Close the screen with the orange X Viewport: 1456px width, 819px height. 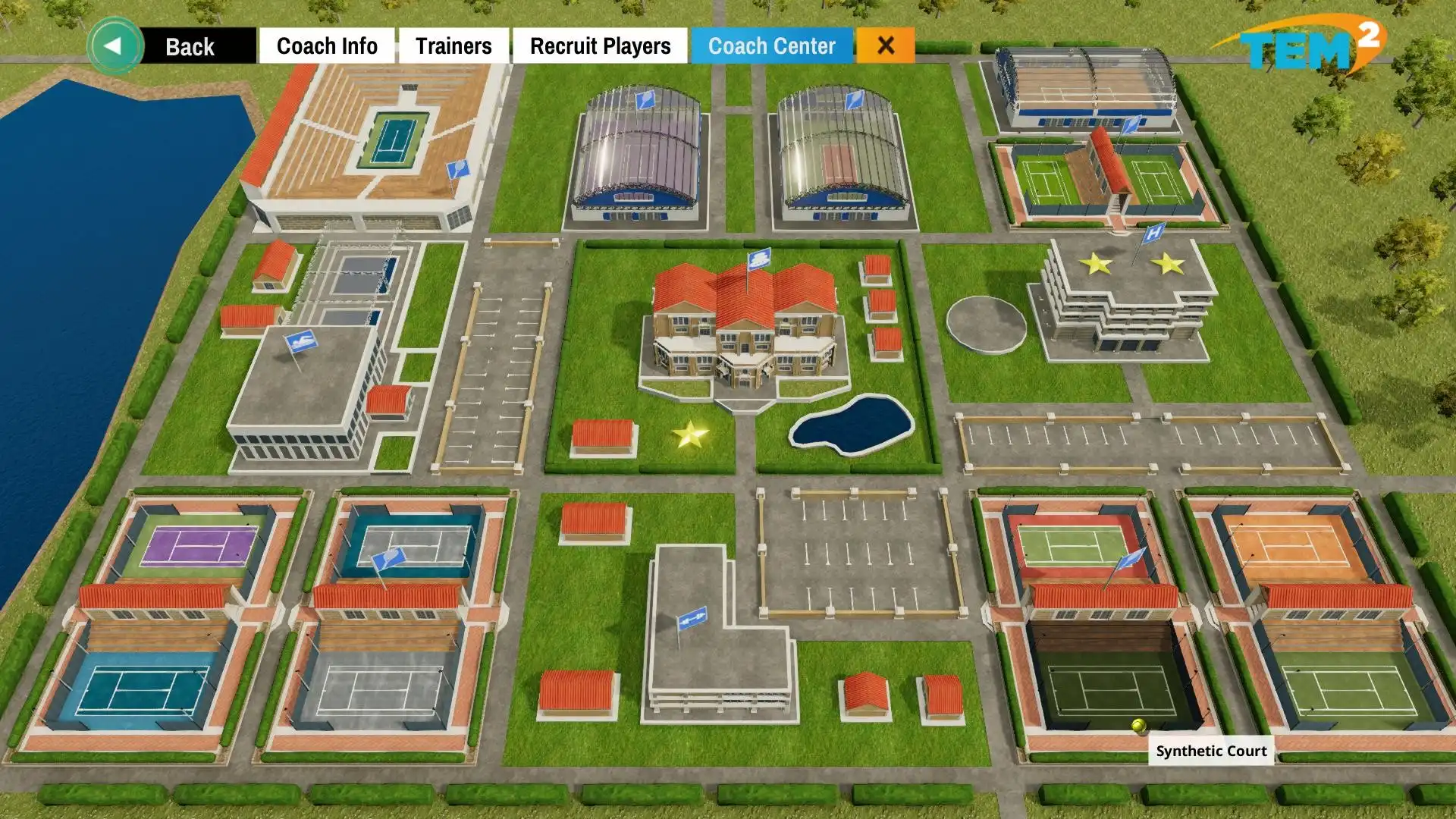coord(886,45)
